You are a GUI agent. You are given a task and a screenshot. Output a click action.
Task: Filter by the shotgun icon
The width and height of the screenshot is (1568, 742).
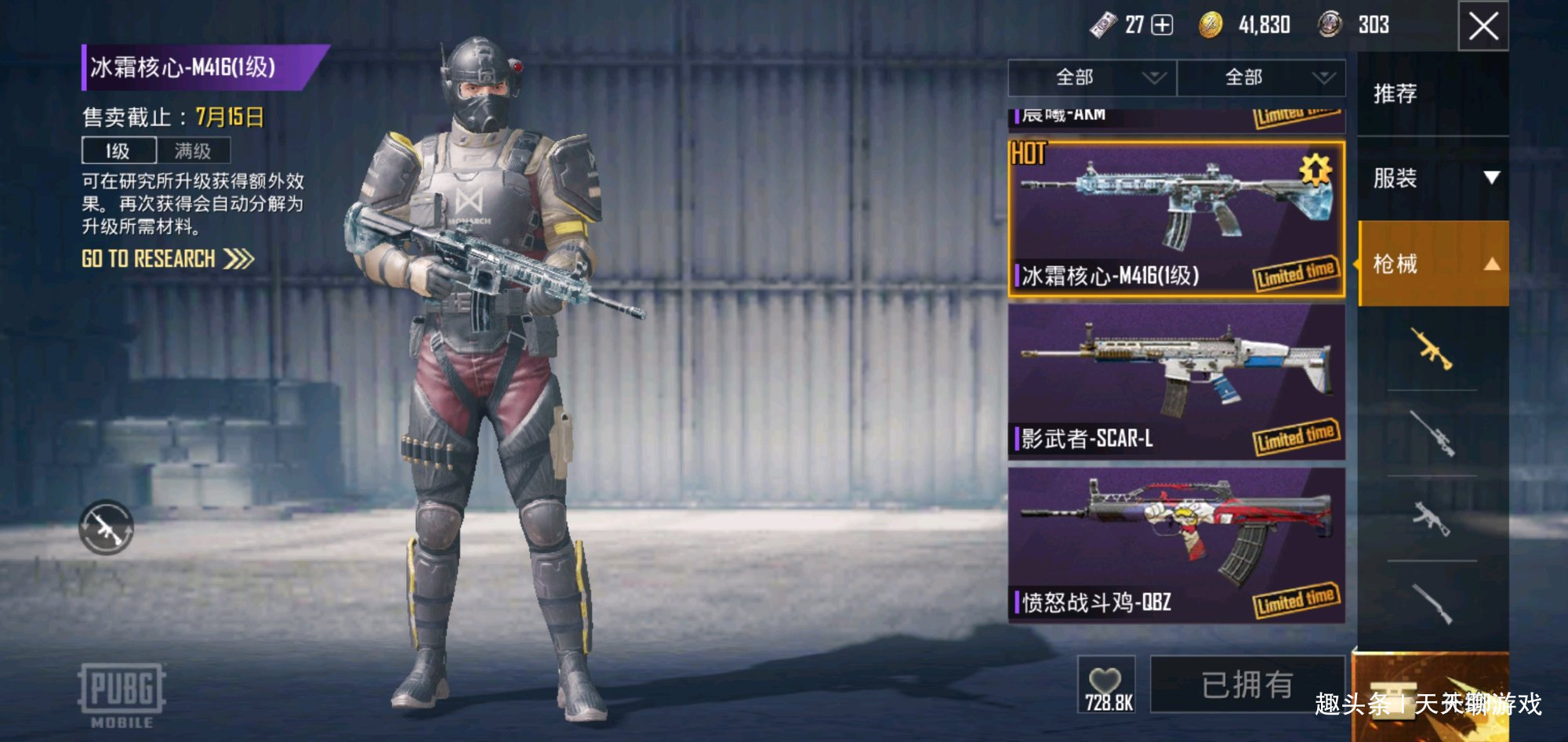[1432, 603]
